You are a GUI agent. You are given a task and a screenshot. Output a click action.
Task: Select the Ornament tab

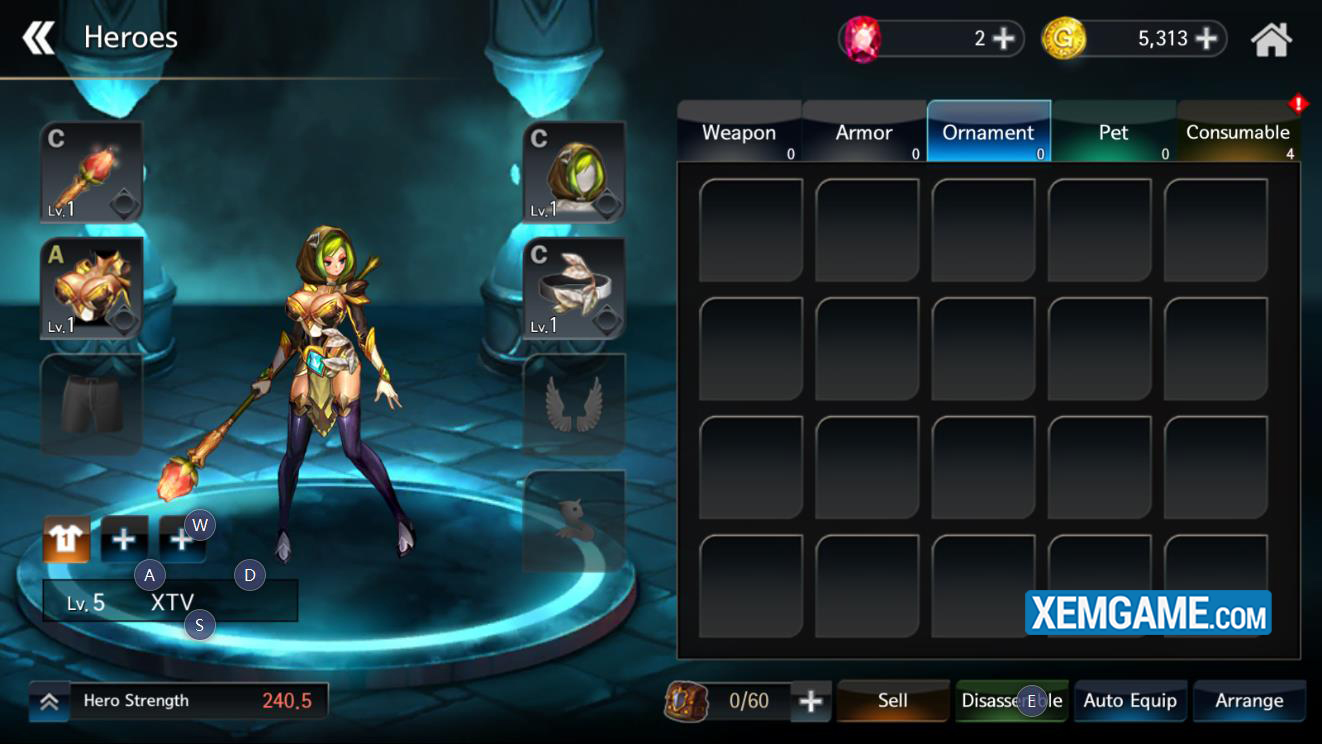[x=988, y=133]
